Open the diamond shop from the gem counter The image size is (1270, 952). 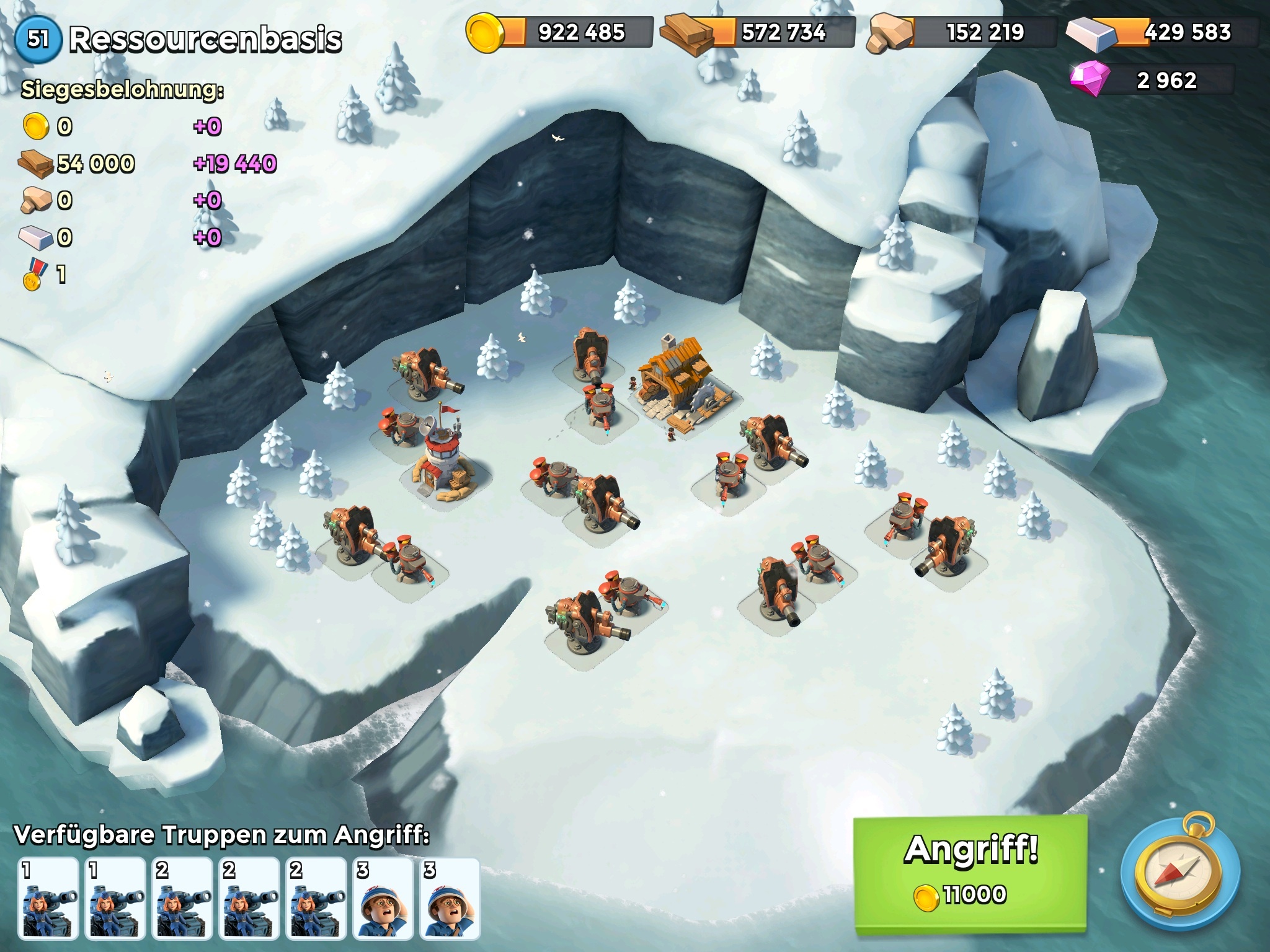pyautogui.click(x=1151, y=81)
